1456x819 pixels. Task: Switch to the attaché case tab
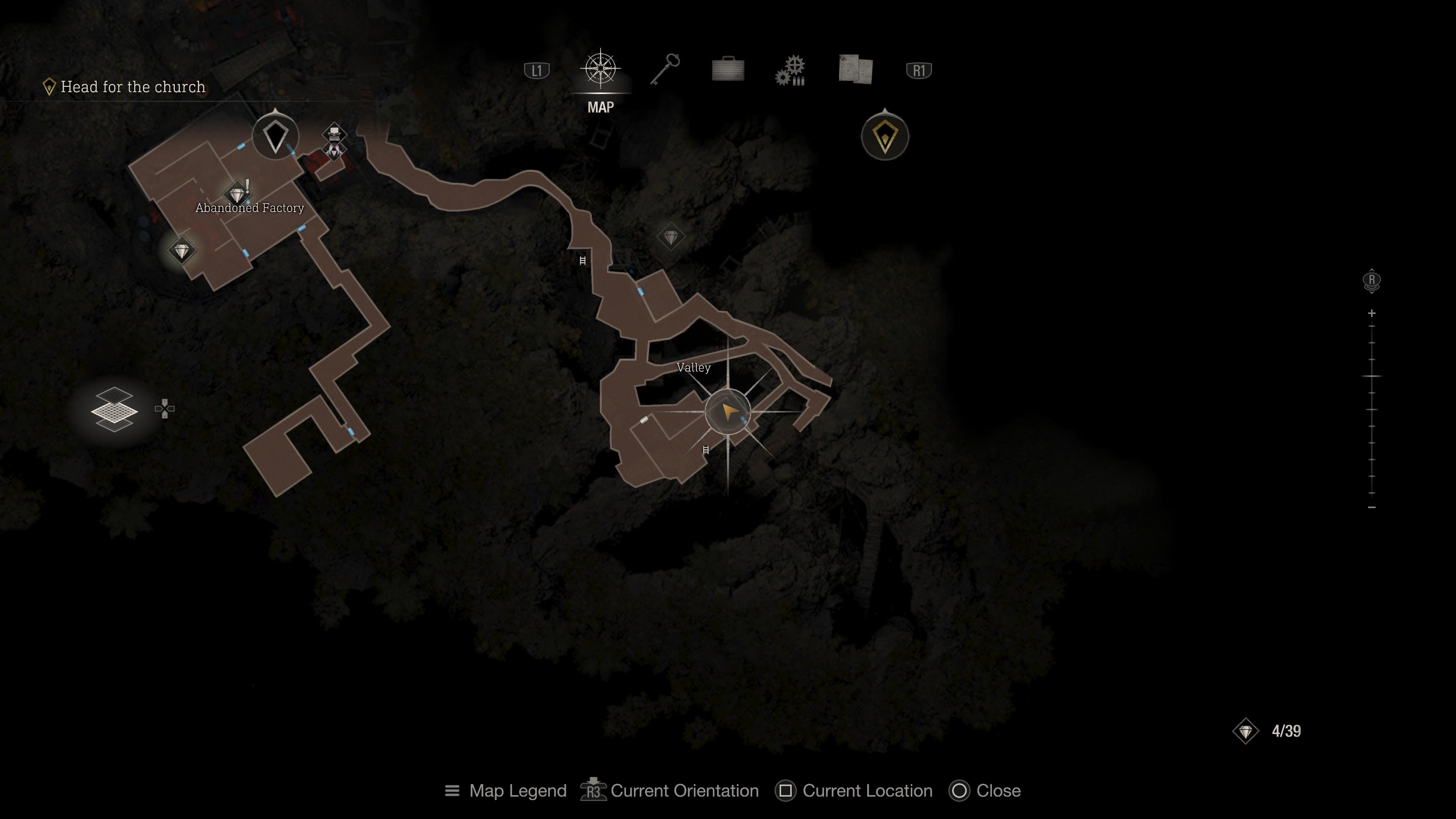coord(728,70)
